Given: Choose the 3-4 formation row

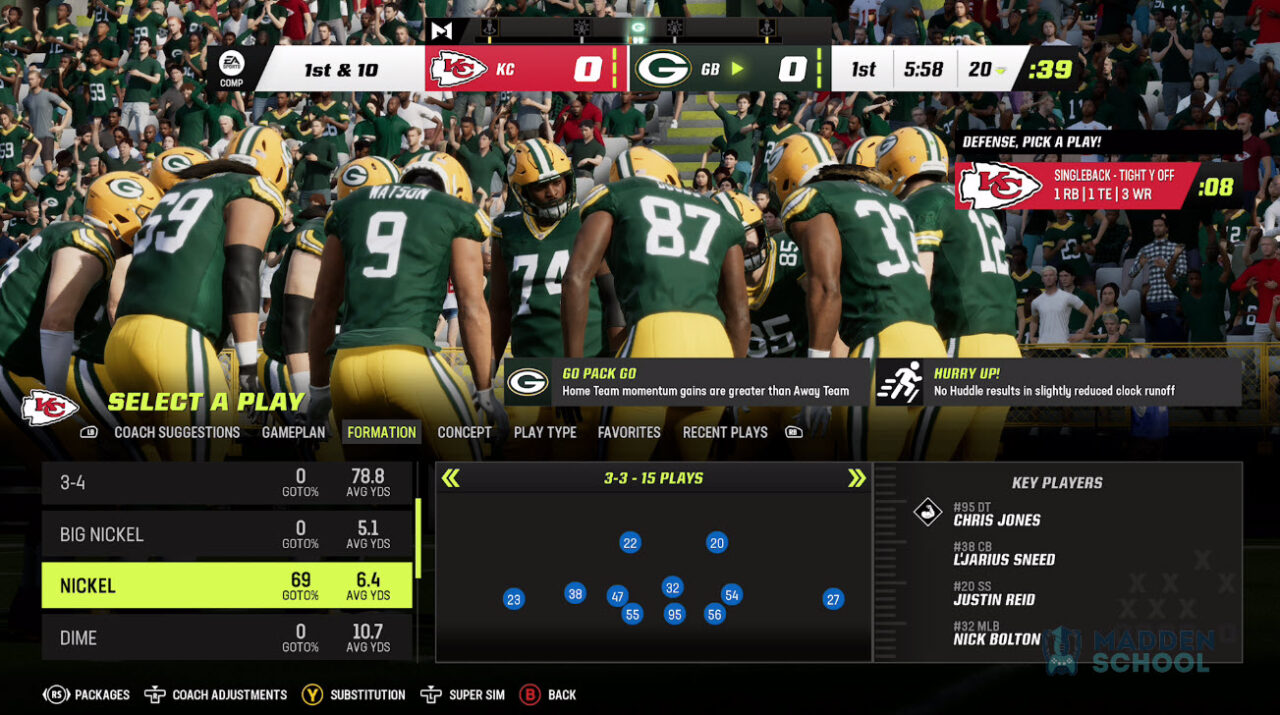Looking at the screenshot, I should 227,483.
